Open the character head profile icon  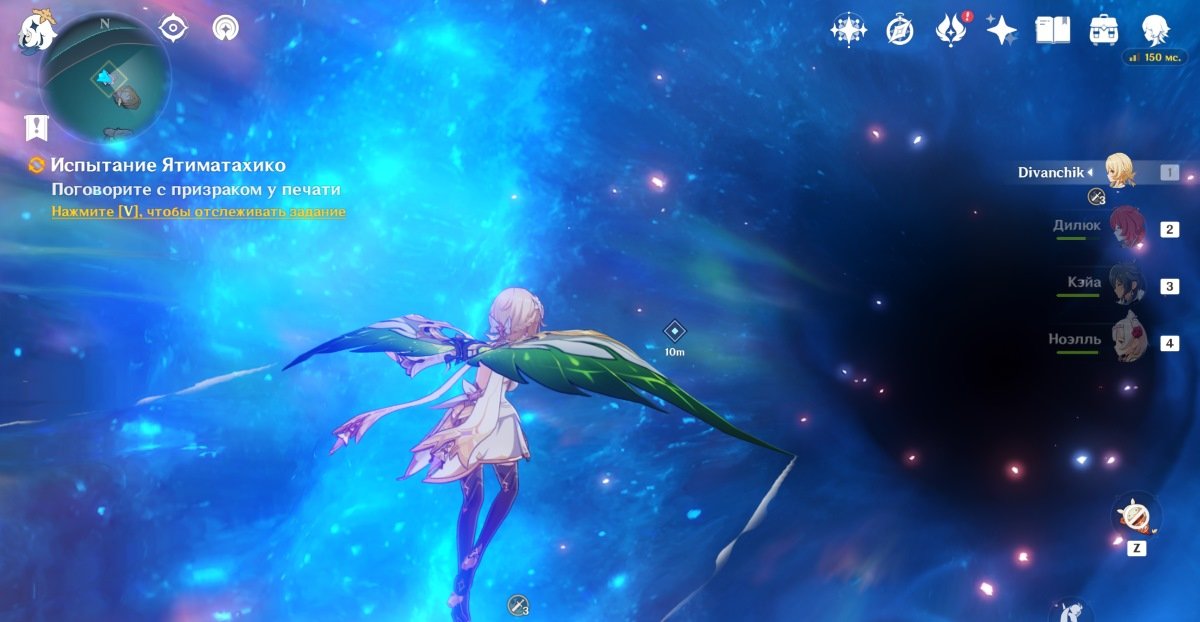tap(1156, 30)
